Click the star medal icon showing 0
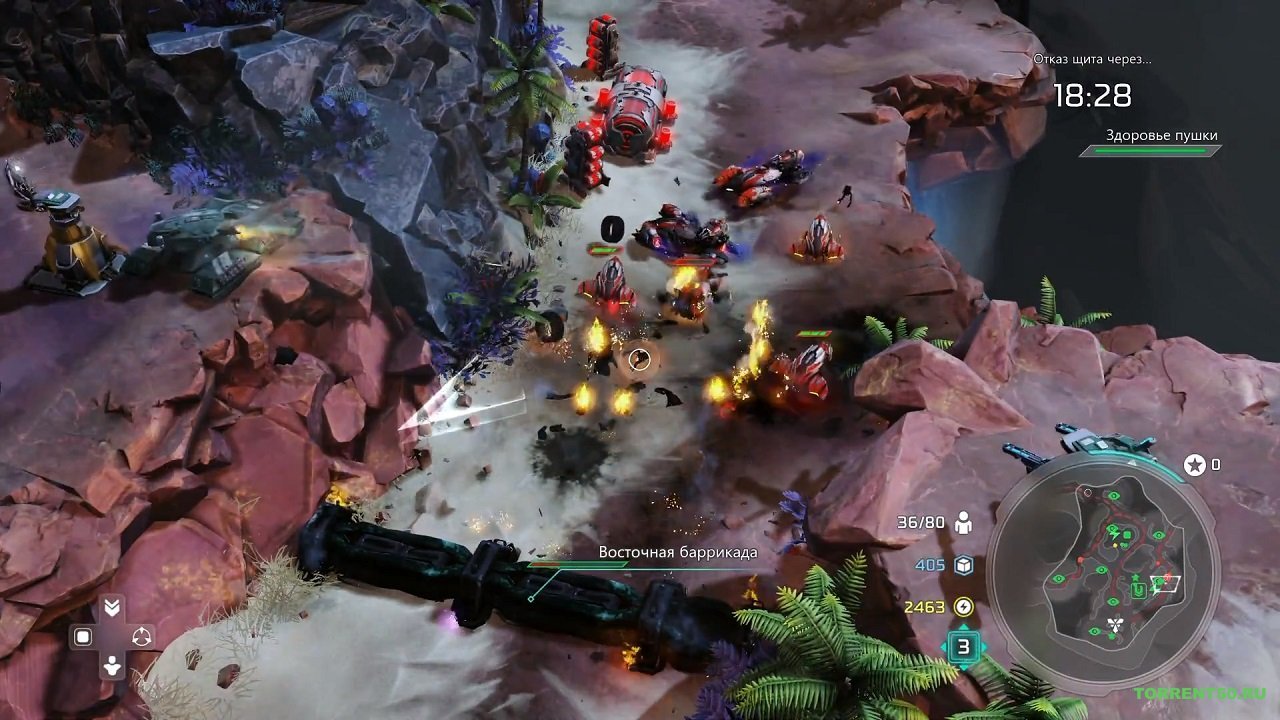The height and width of the screenshot is (720, 1280). (1196, 464)
